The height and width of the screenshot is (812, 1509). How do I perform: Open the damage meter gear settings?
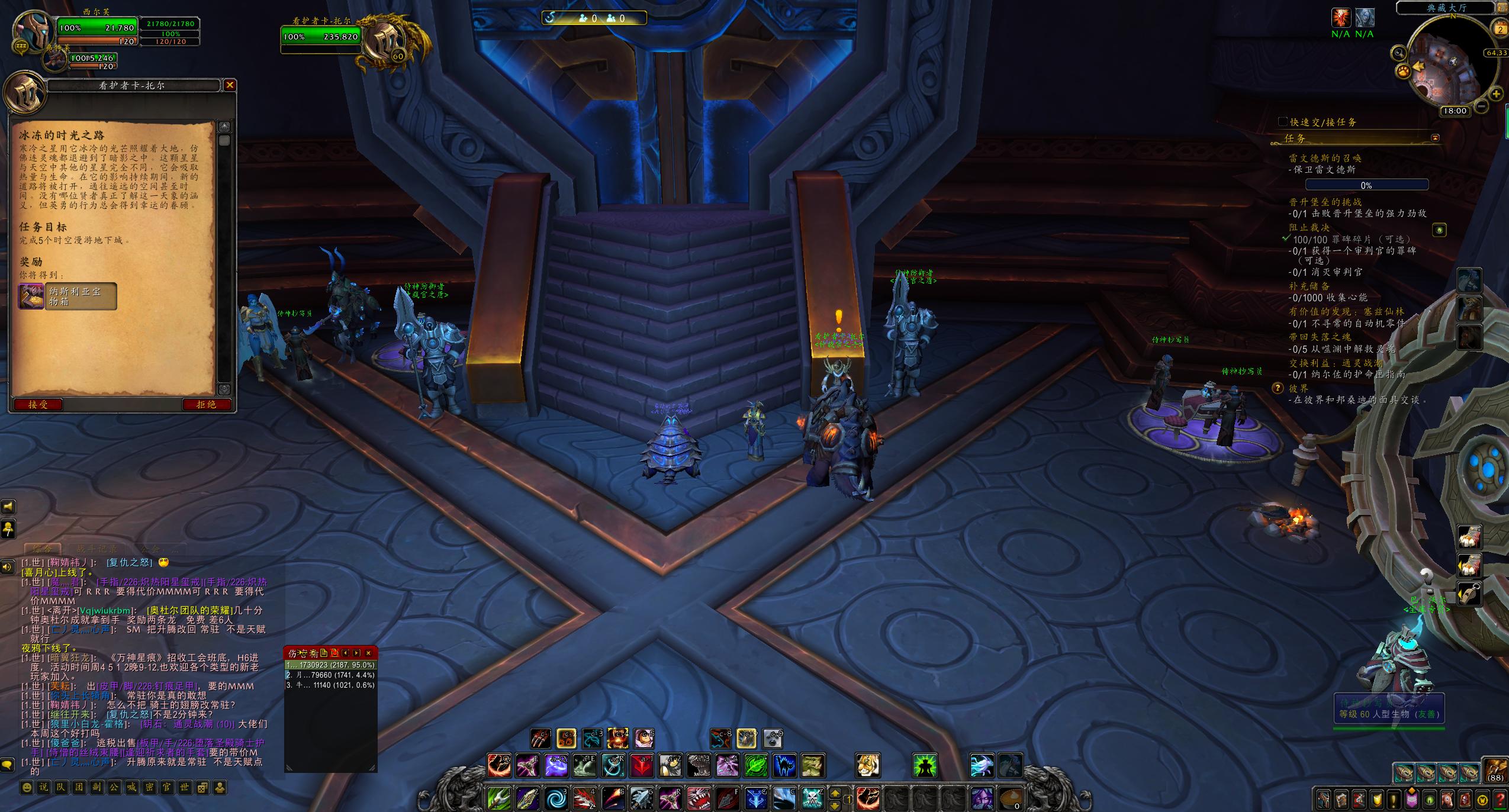[x=313, y=653]
